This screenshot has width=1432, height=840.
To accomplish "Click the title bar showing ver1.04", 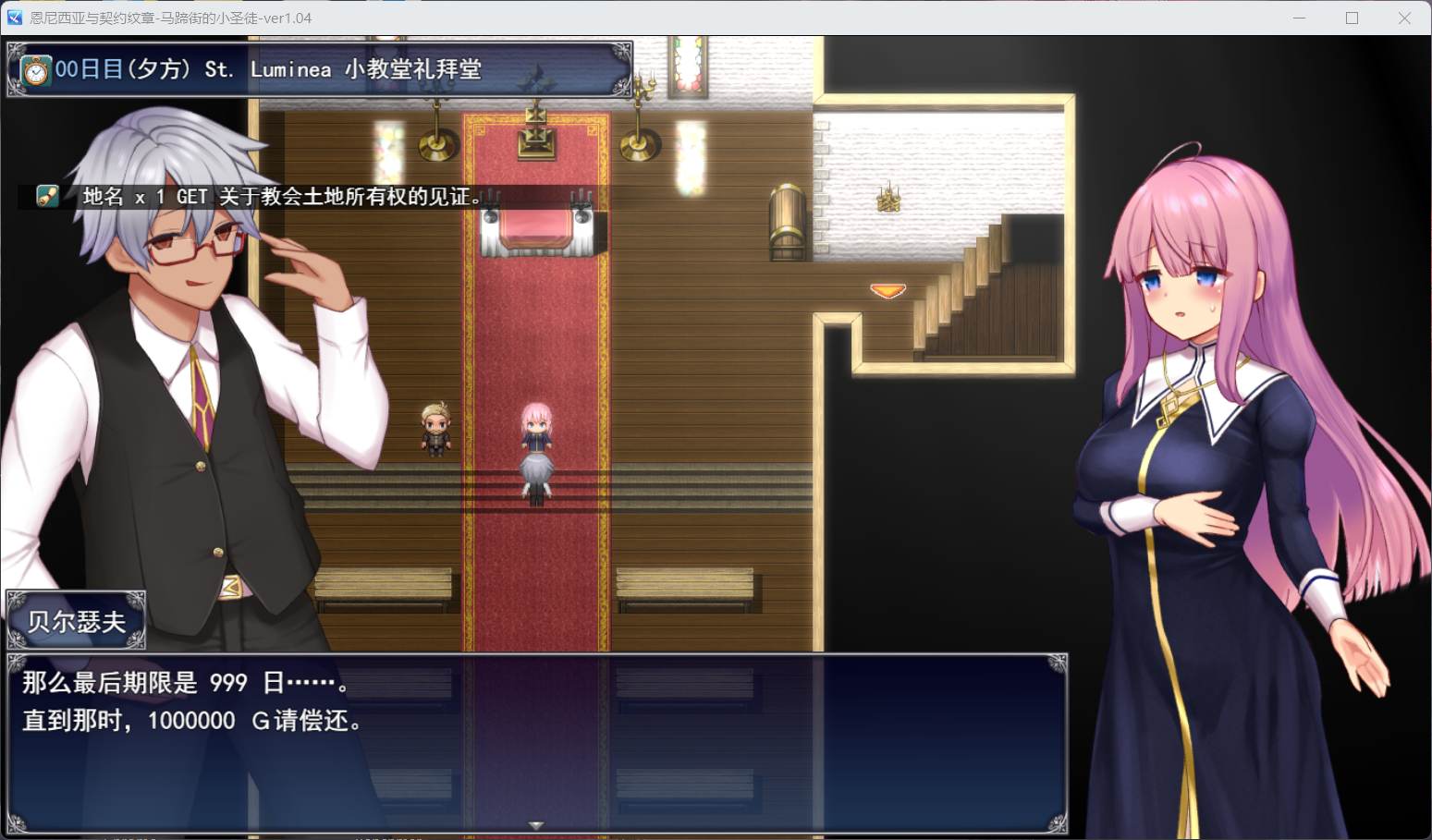I will [277, 18].
